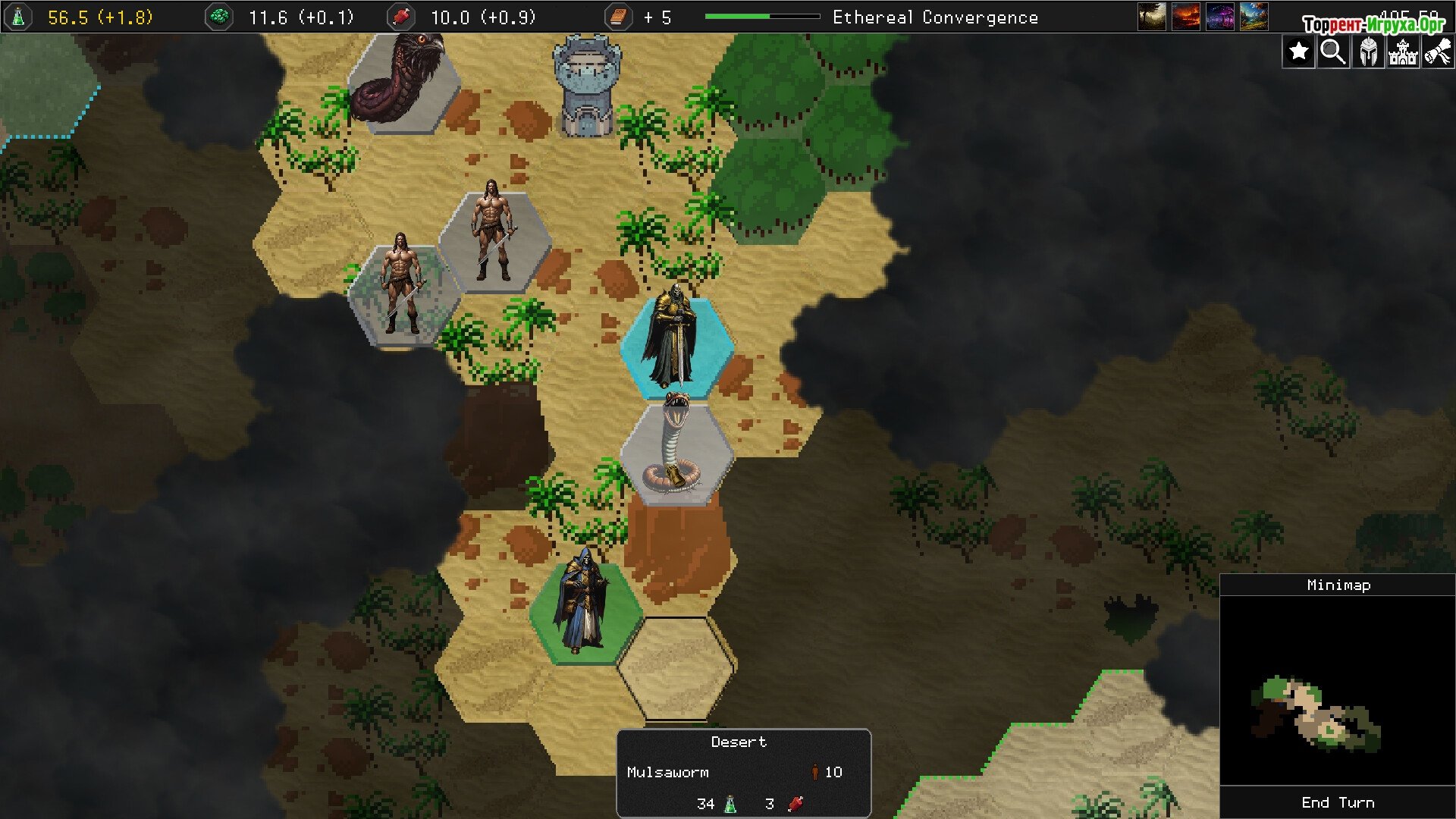Click the green potion mana icon
This screenshot has height=819, width=1456.
pos(18,17)
